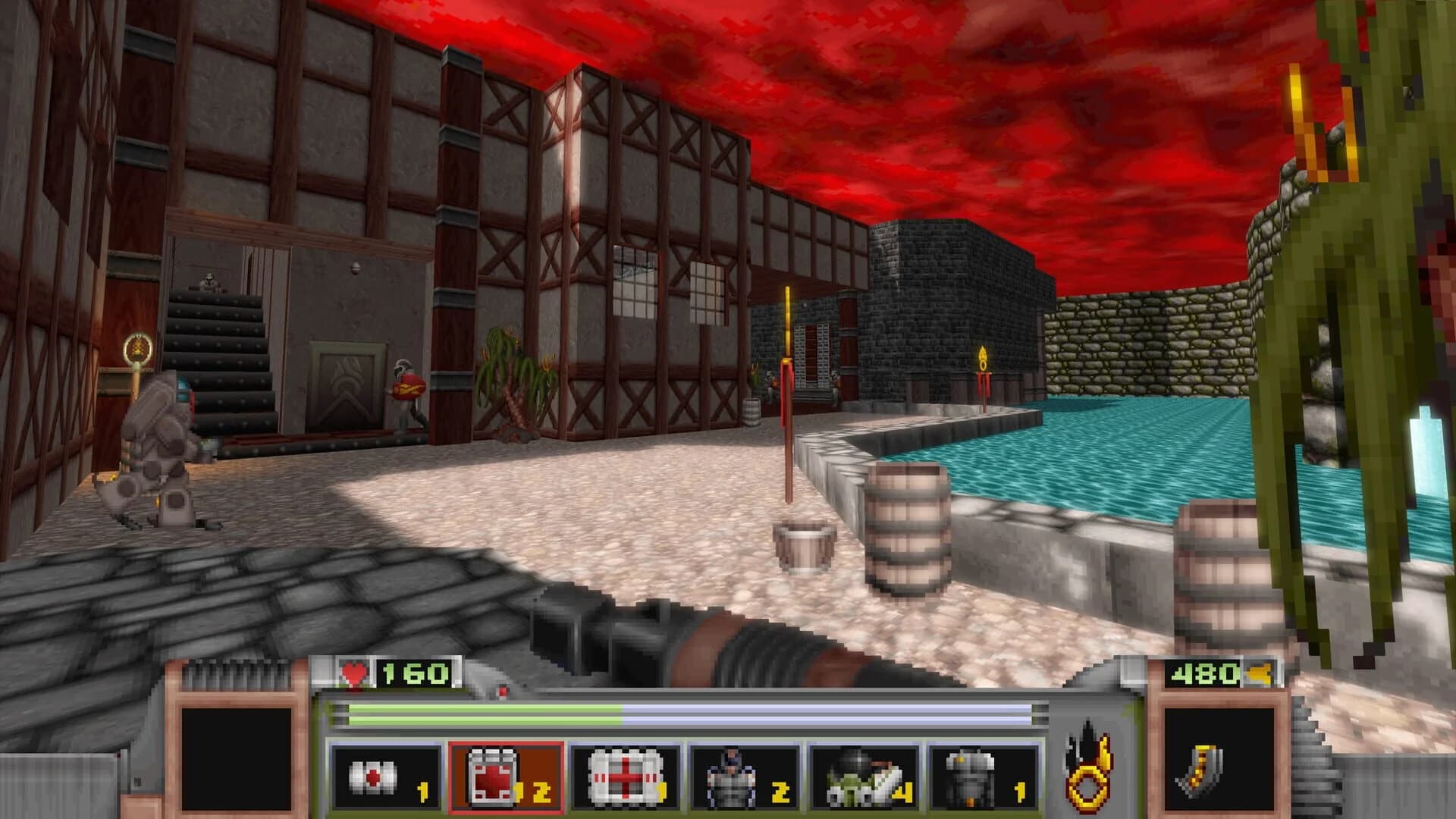Click the red heart icon beside the health counter
The width and height of the screenshot is (1456, 819).
coord(355,670)
